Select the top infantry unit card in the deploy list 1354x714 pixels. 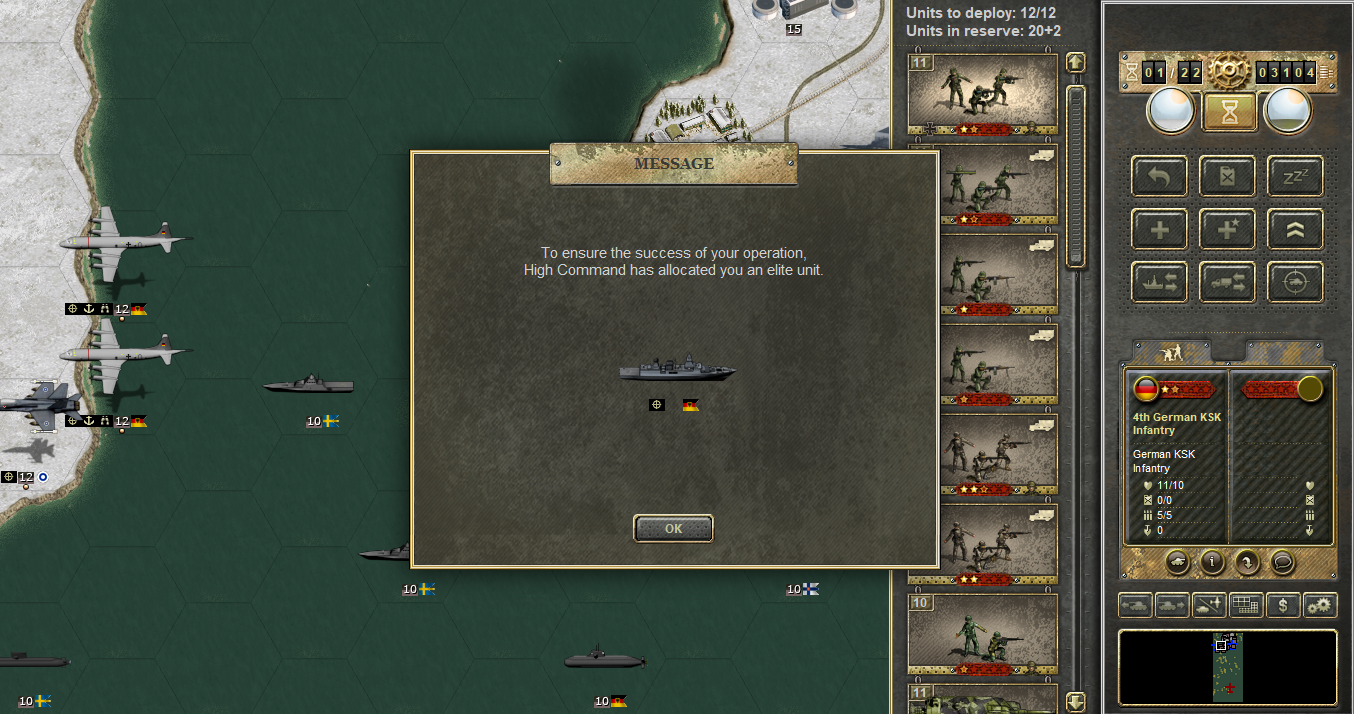point(982,93)
